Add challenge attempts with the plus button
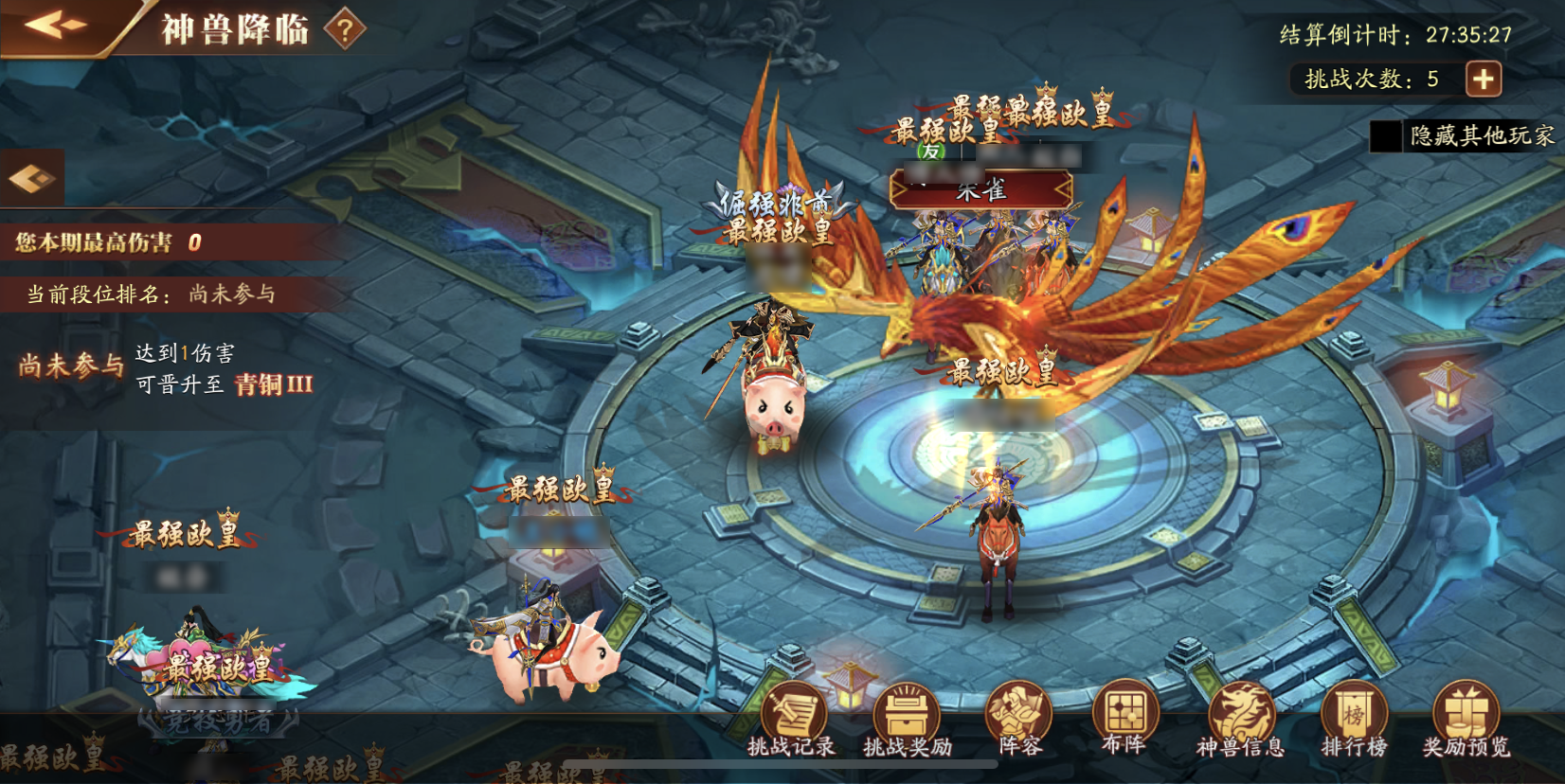Screen dimensions: 1565x784 tap(1484, 79)
